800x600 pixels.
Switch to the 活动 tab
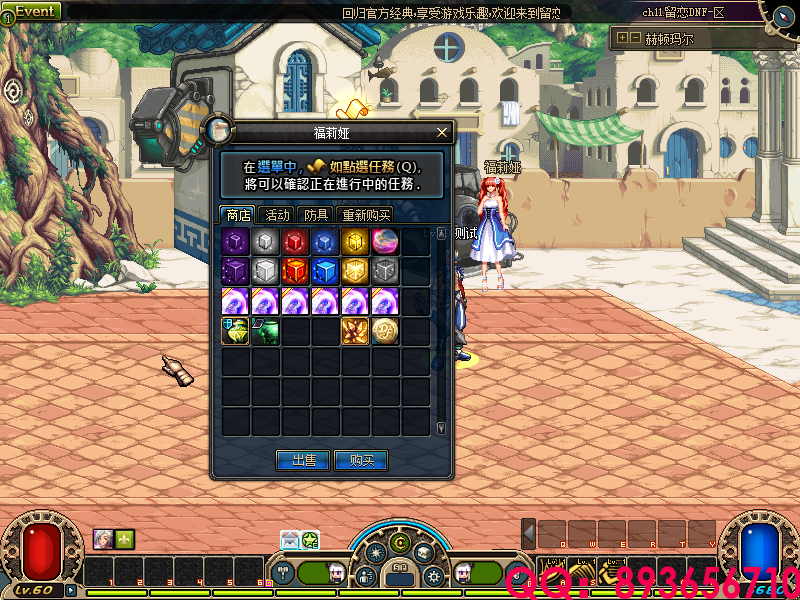[277, 215]
